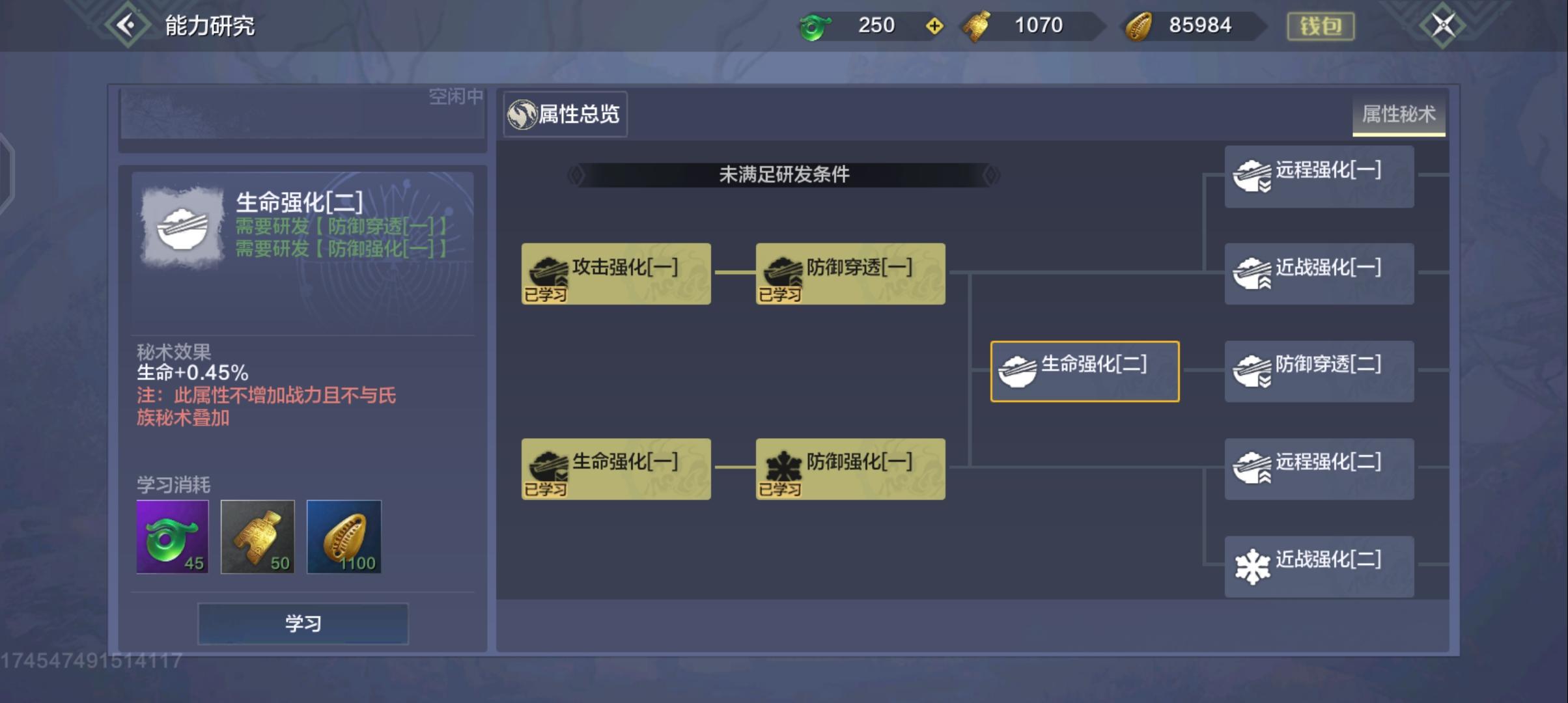Select the 近战强化[一] skill node

click(x=1319, y=273)
